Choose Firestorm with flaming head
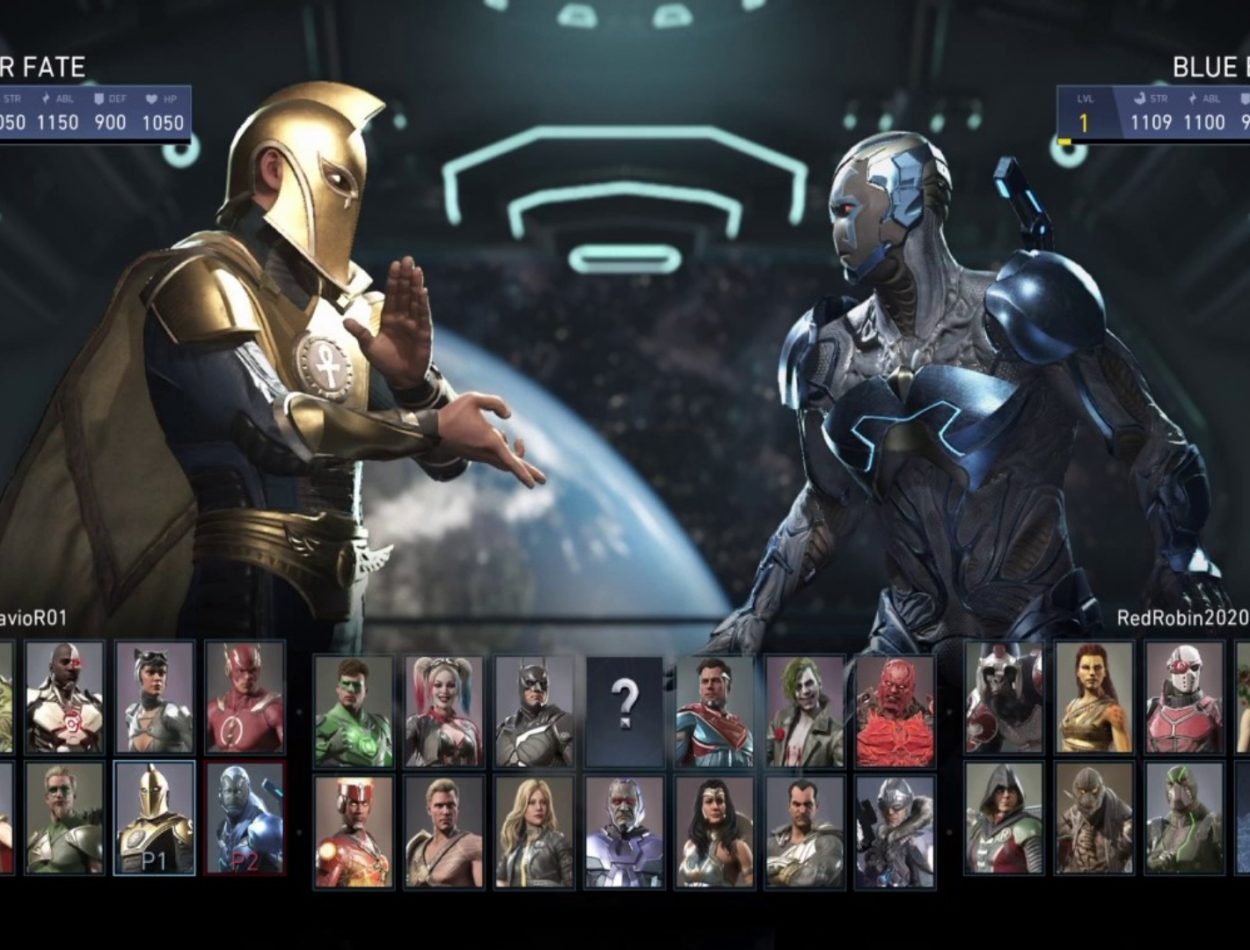This screenshot has width=1250, height=950. coord(353,831)
